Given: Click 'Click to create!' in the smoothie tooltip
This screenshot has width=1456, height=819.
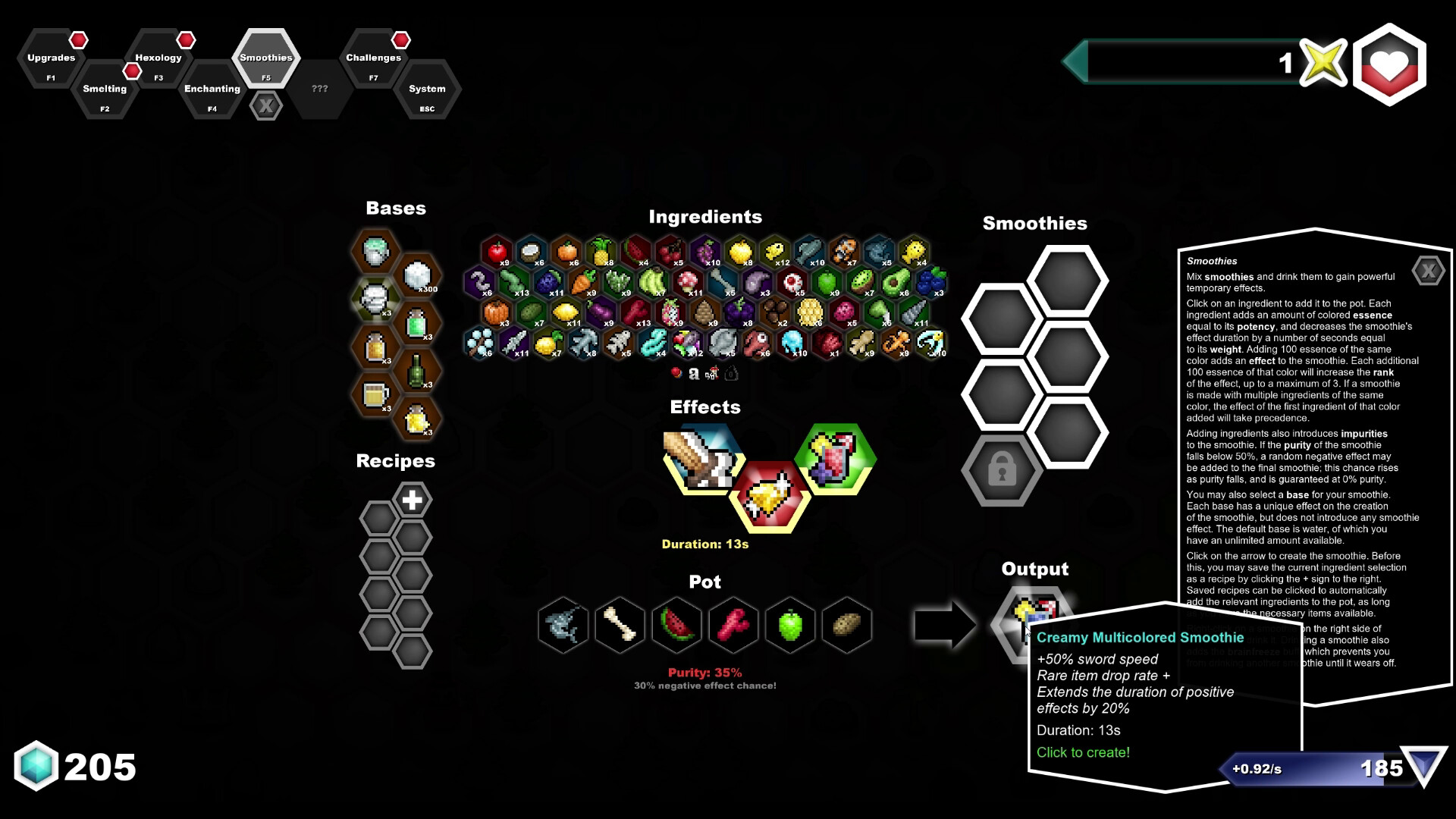Looking at the screenshot, I should coord(1083,752).
